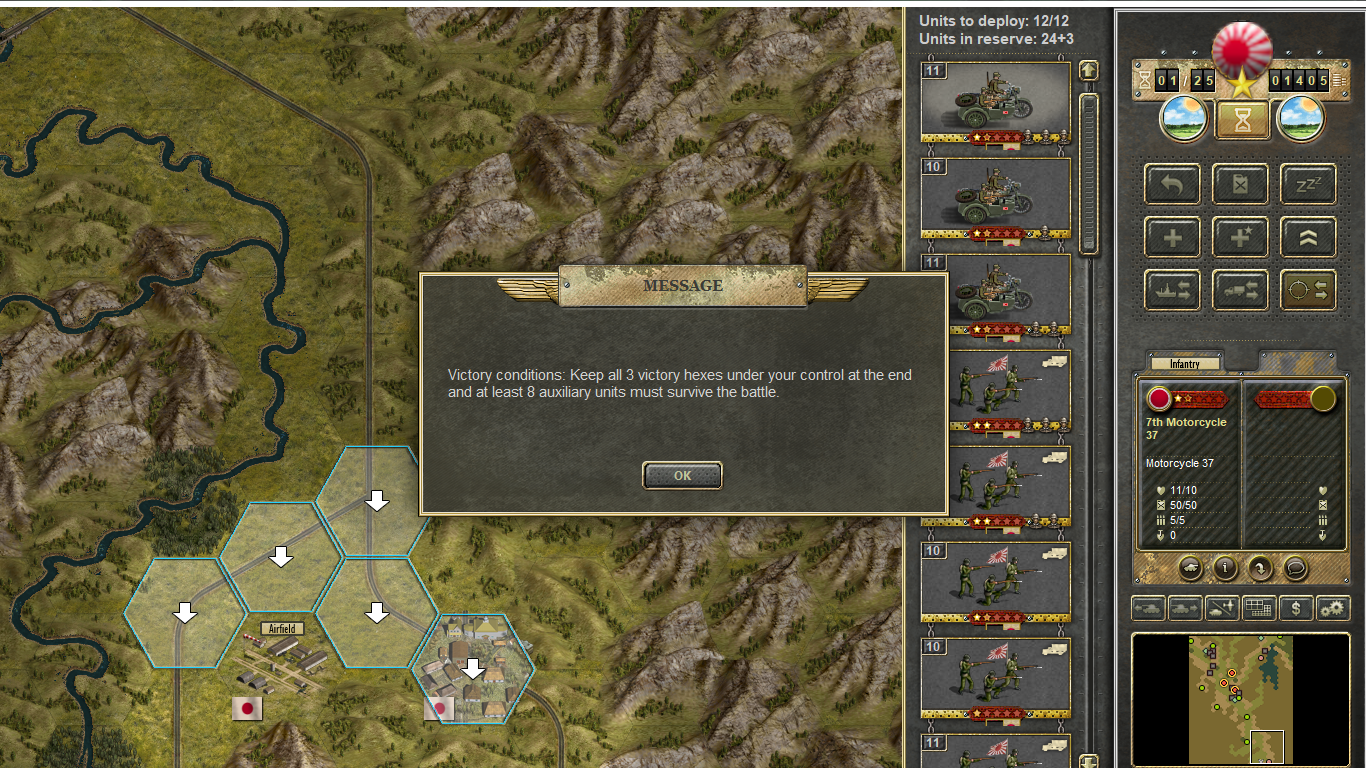Confirm the victory conditions message with OK
The width and height of the screenshot is (1366, 768).
(x=682, y=476)
